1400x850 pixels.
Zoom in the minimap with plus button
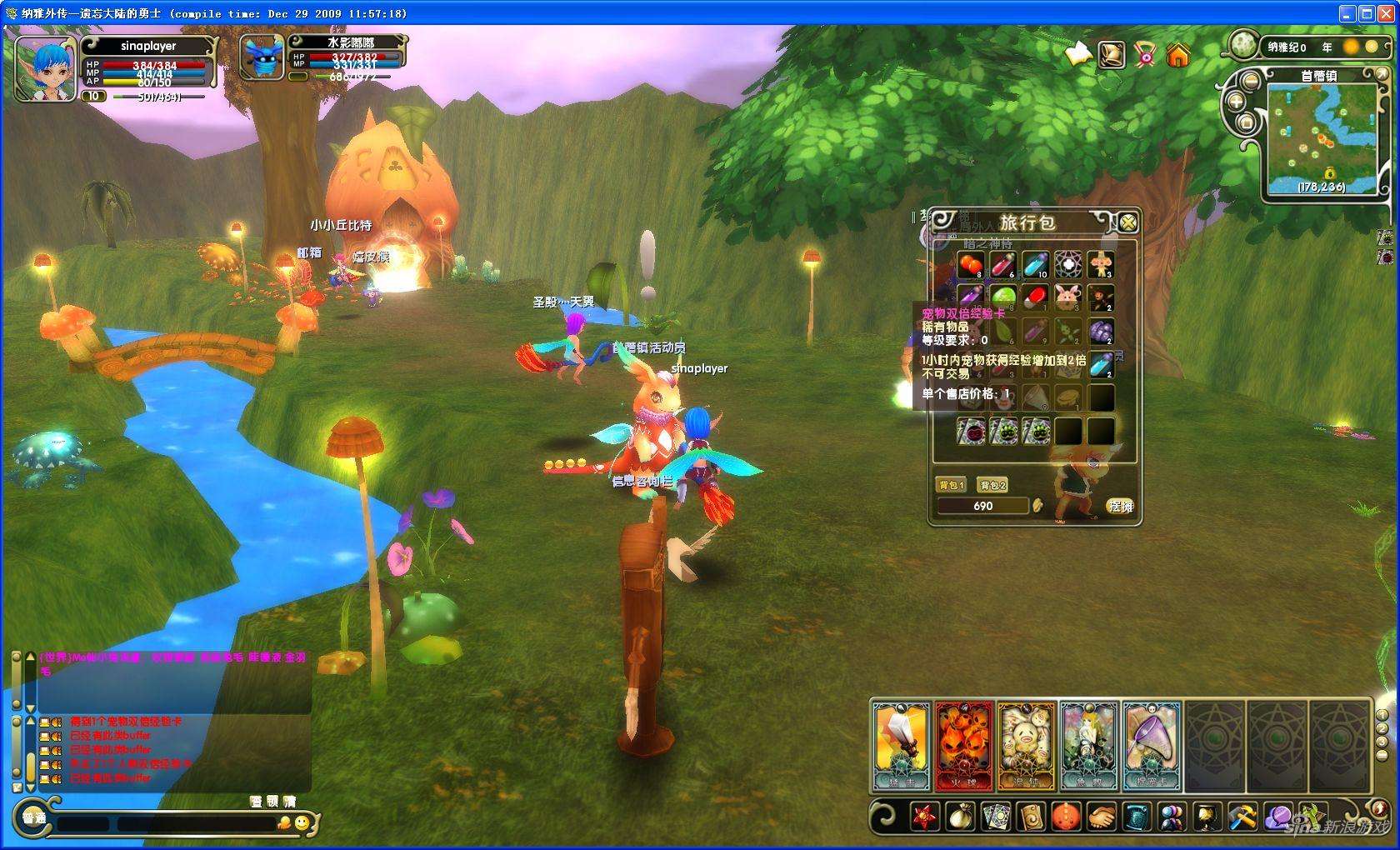[1236, 102]
